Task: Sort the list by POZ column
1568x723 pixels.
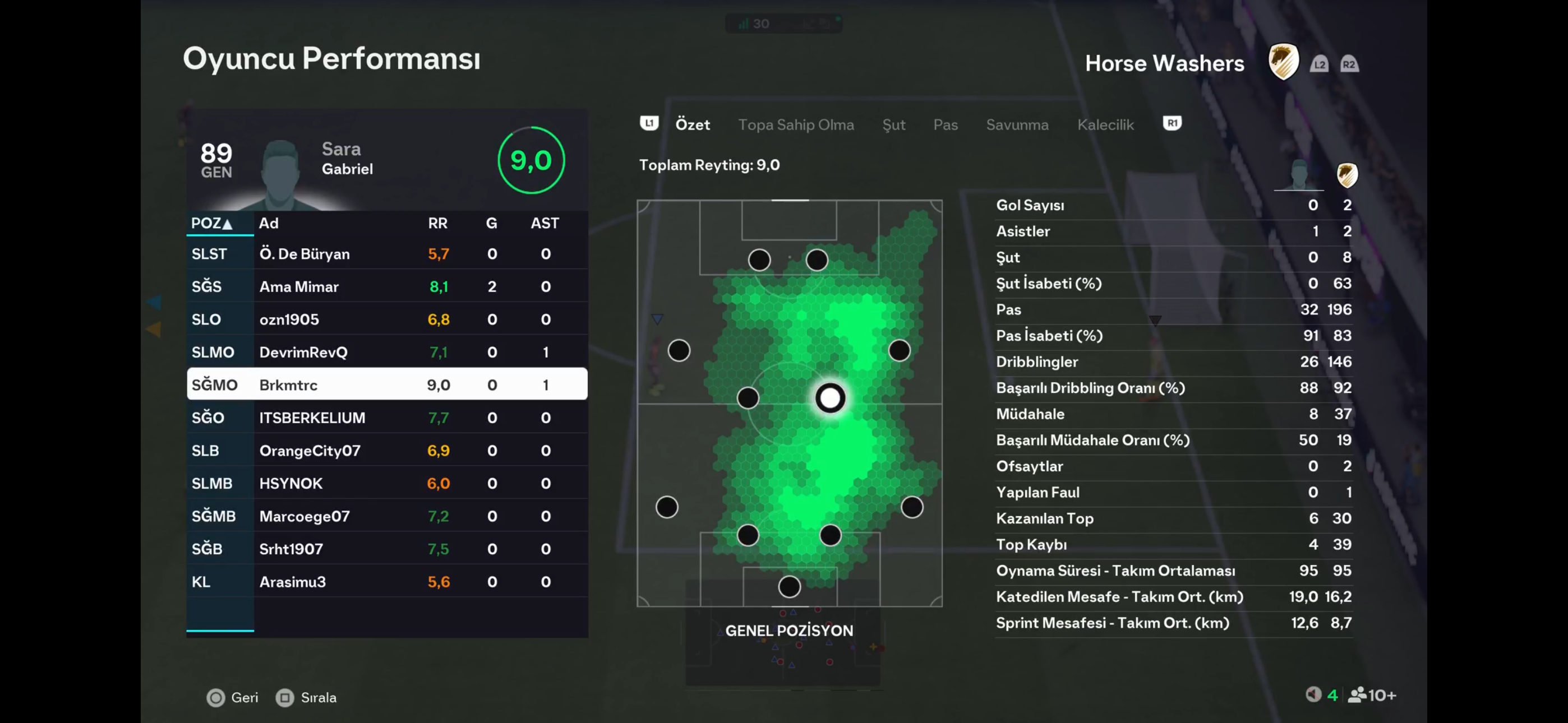Action: click(x=211, y=224)
